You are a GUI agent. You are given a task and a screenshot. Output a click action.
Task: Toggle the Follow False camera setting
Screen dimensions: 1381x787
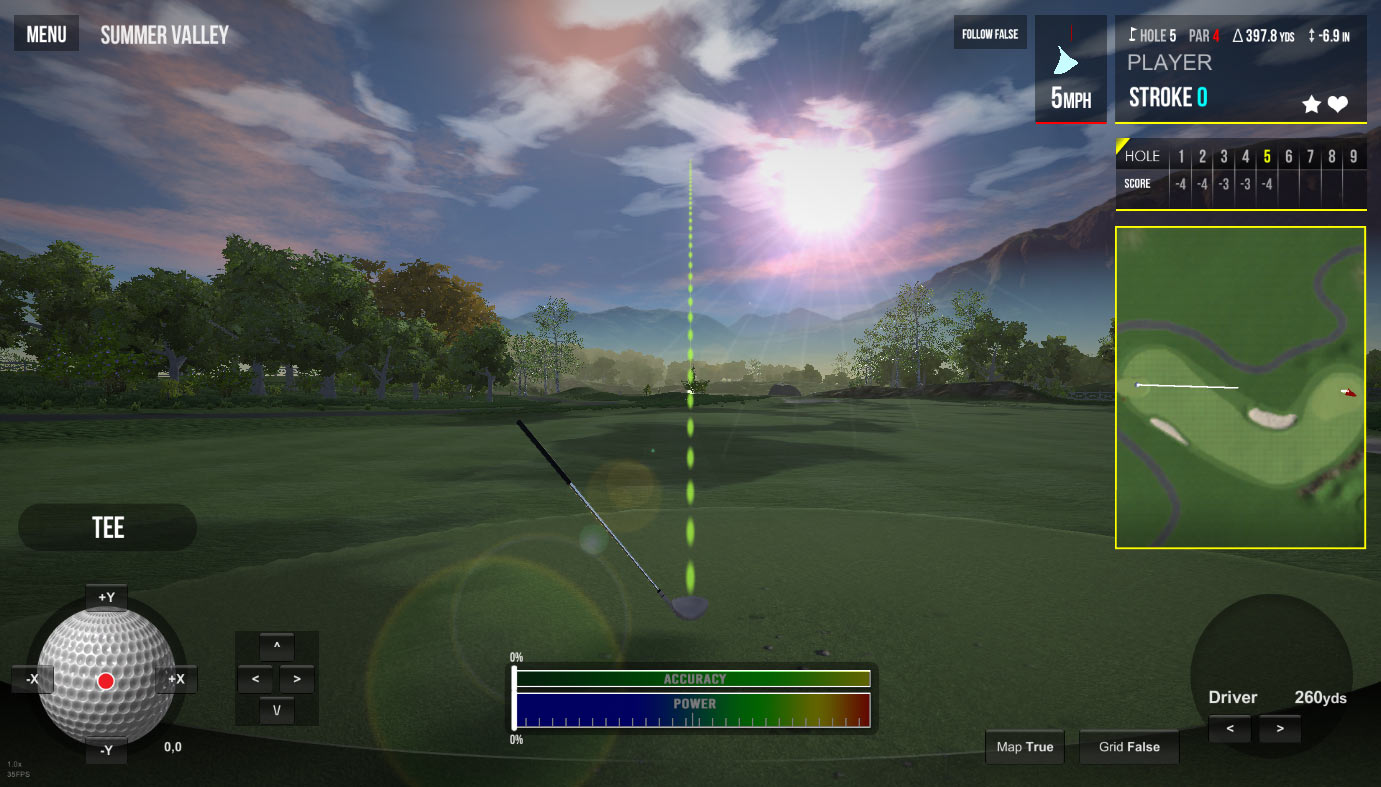coord(990,34)
